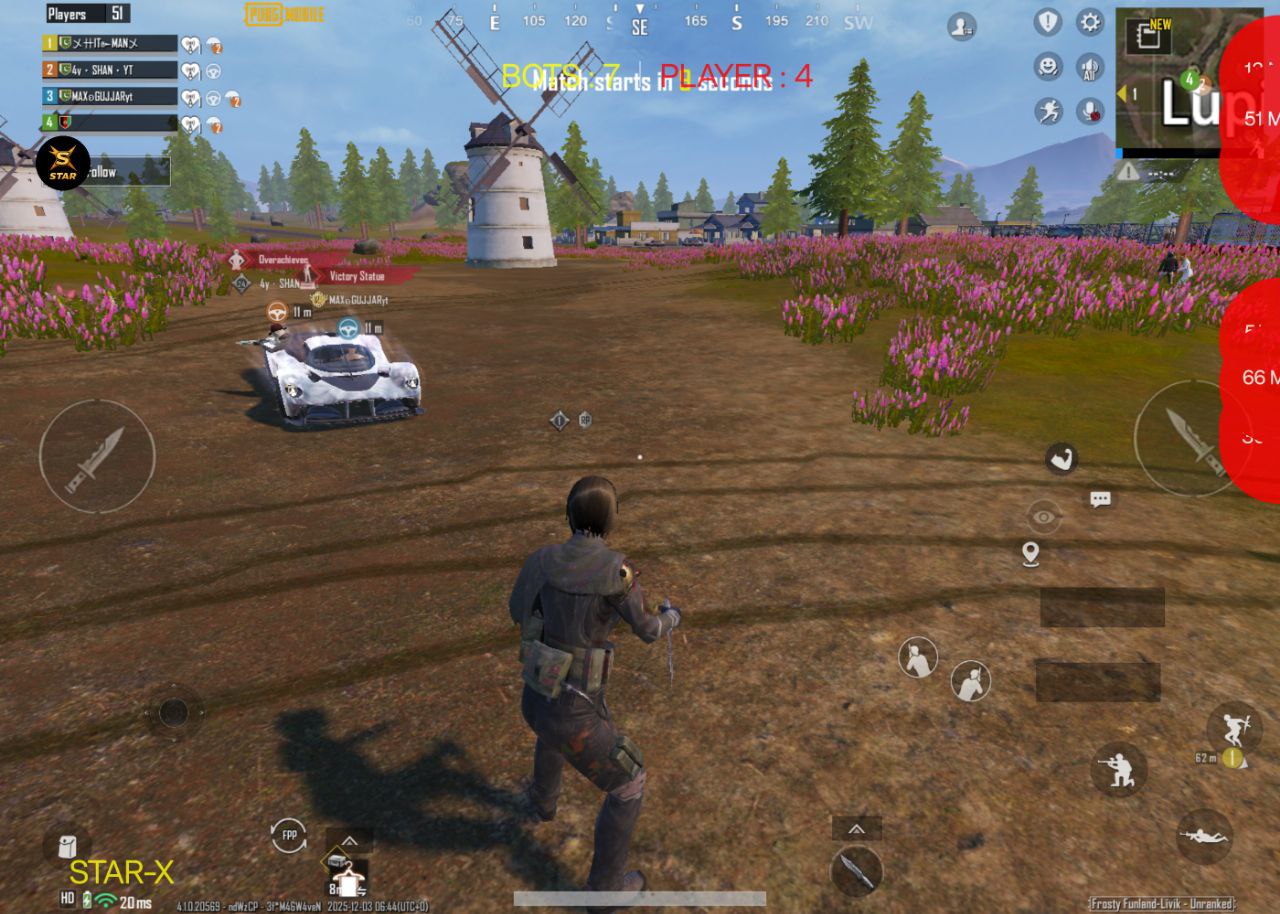Tap the flexed arm icon
This screenshot has height=914, width=1280.
(1061, 459)
